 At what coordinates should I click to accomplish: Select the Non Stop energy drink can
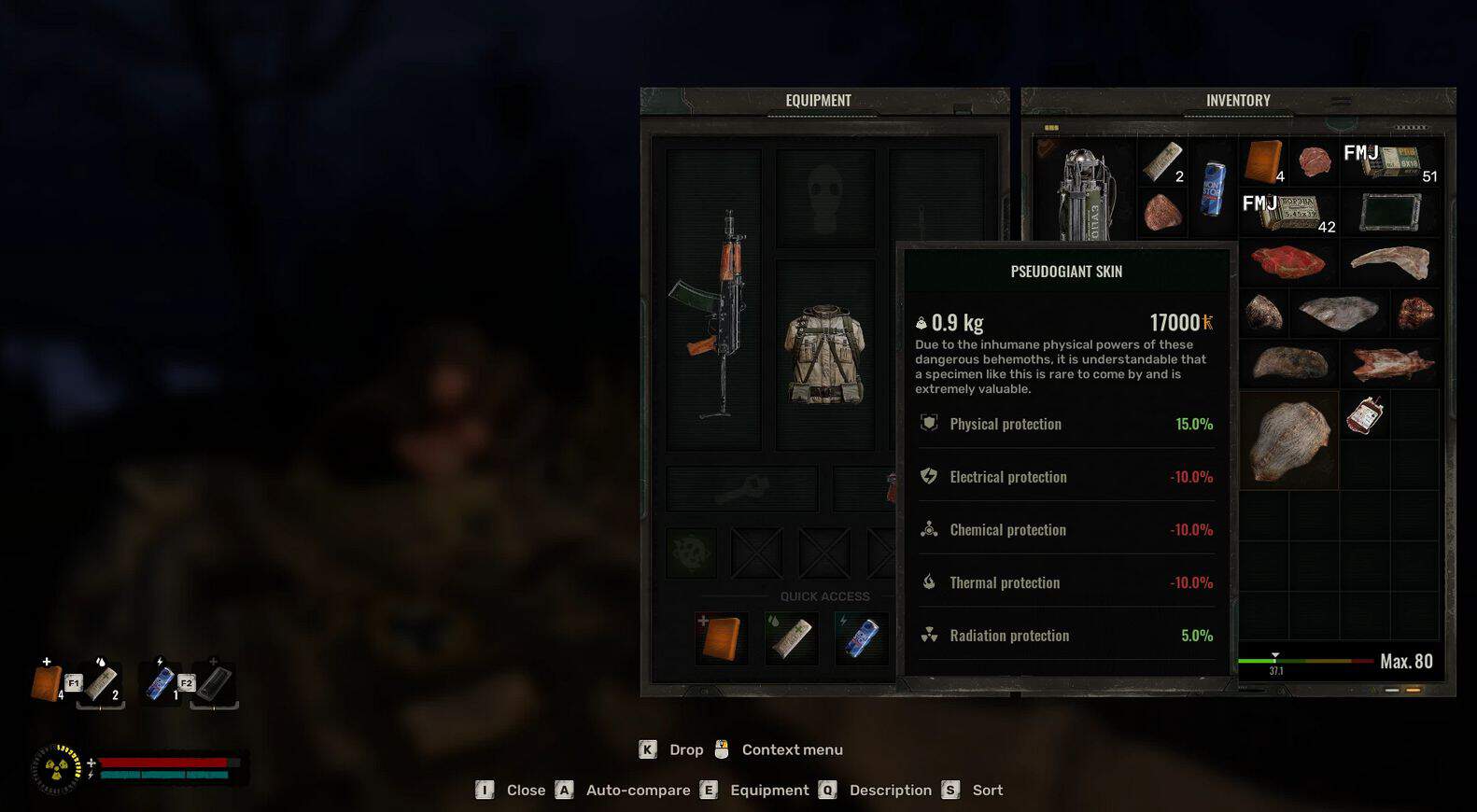click(x=1213, y=188)
